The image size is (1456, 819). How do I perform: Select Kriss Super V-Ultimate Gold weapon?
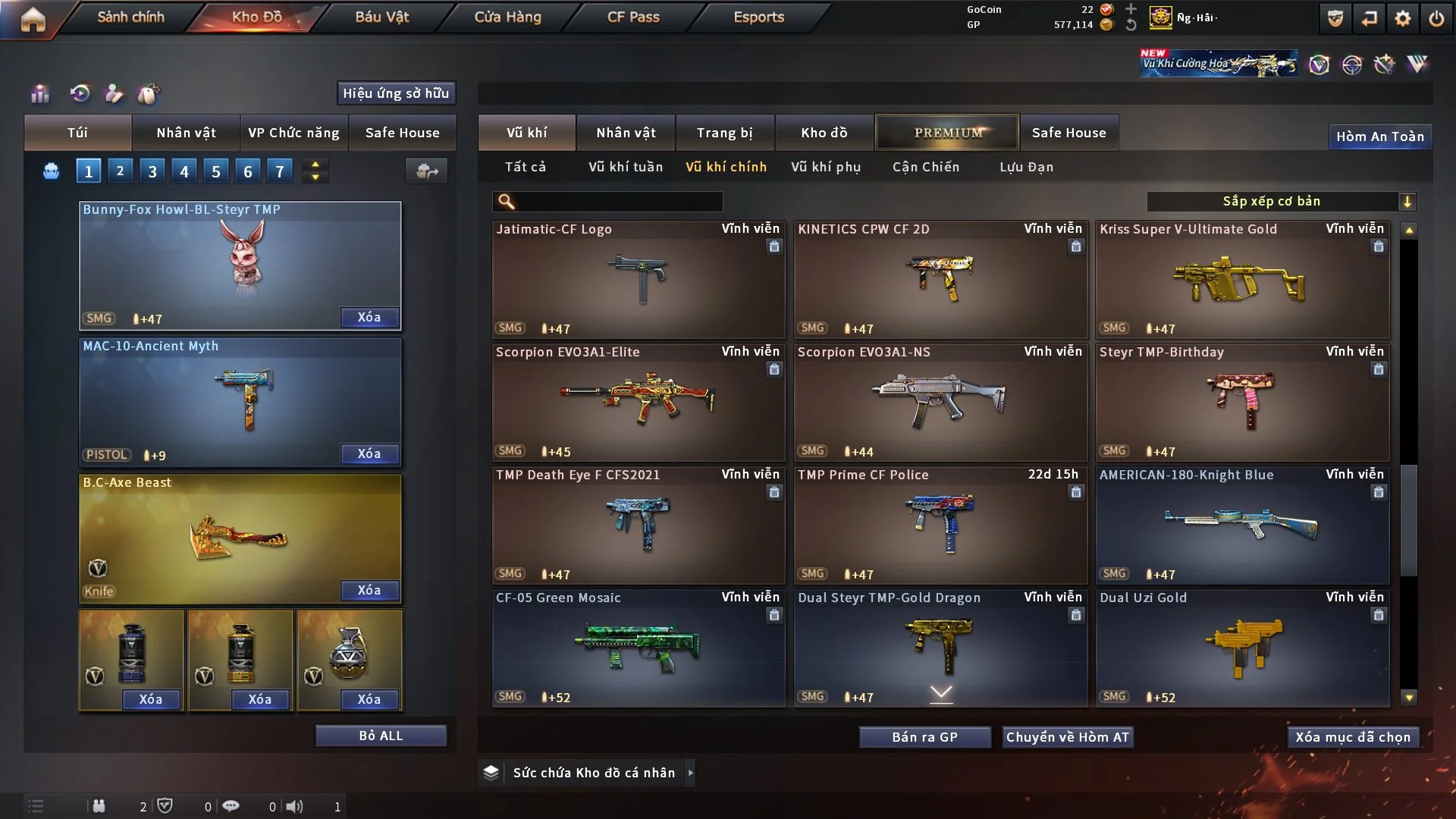click(x=1242, y=281)
